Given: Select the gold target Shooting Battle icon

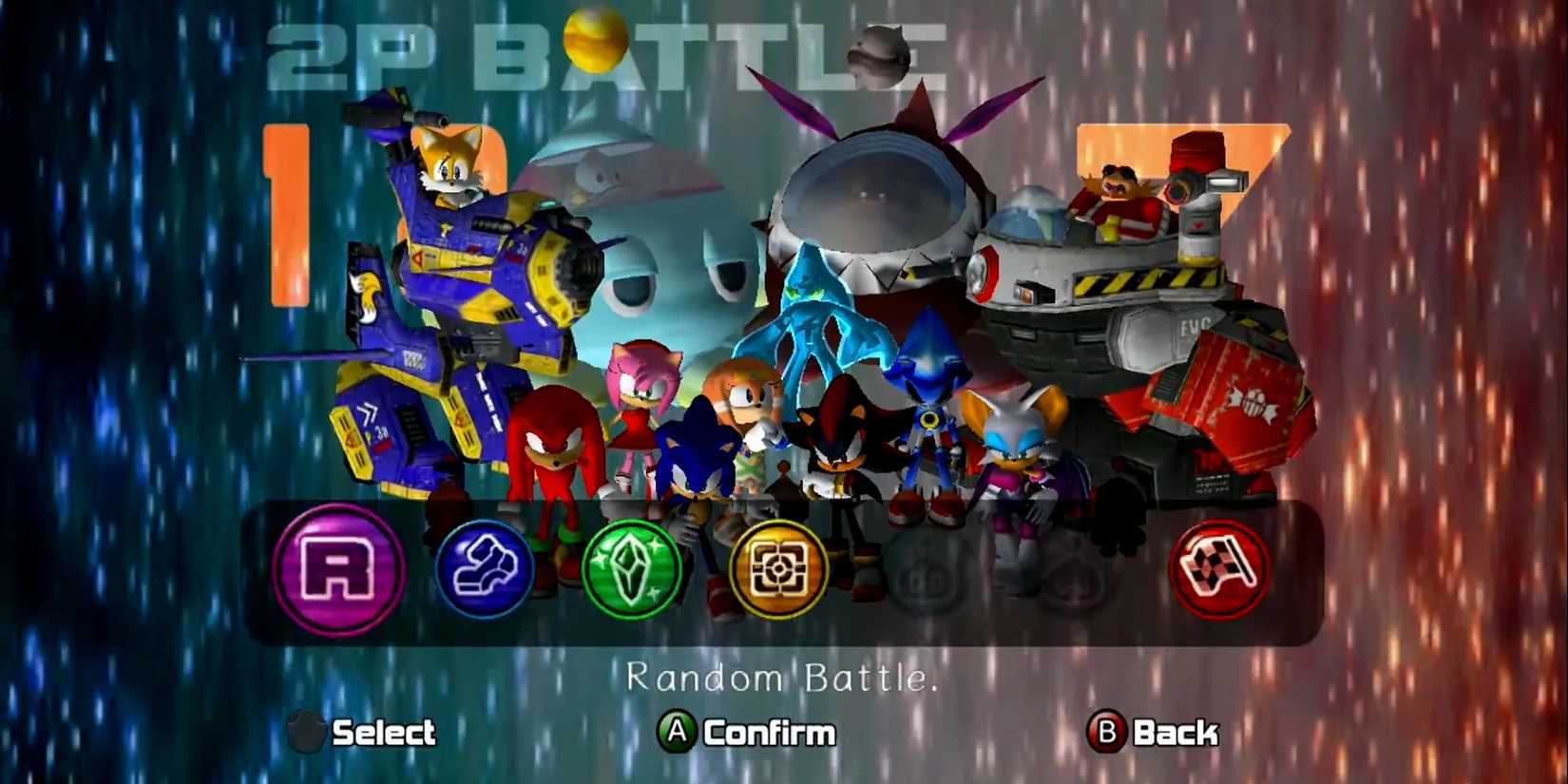Looking at the screenshot, I should 777,570.
